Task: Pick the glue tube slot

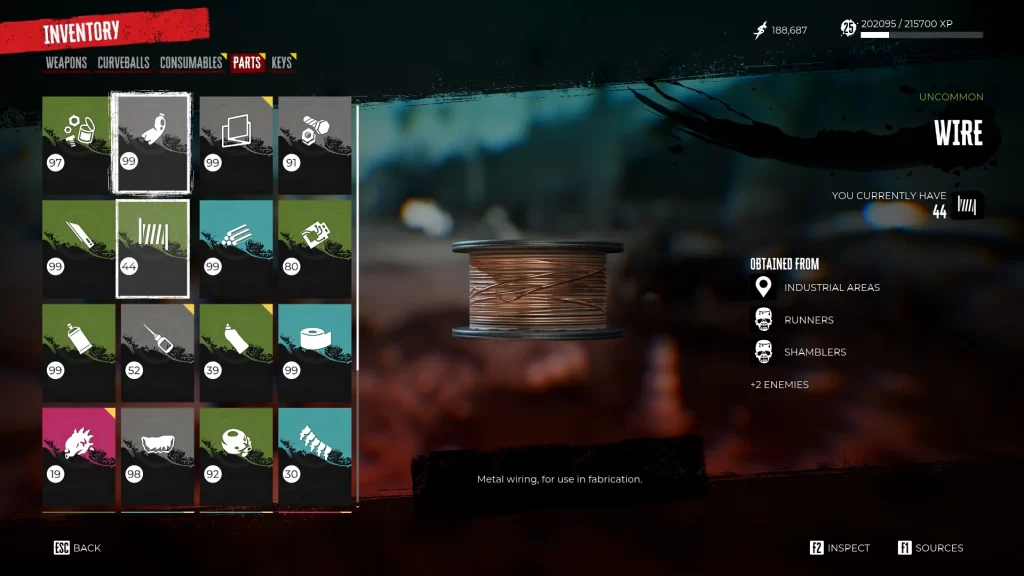Action: pos(236,353)
